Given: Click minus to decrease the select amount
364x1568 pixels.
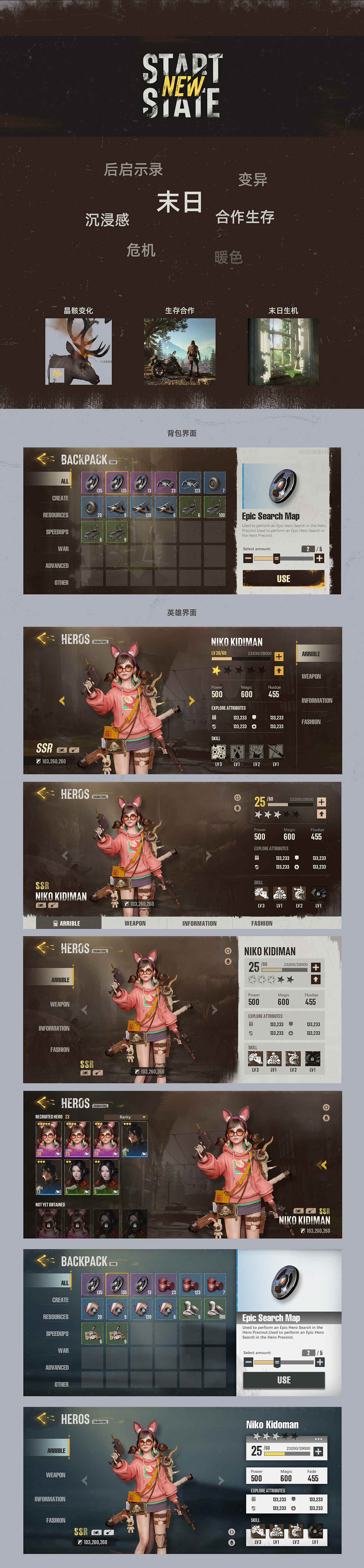Looking at the screenshot, I should click(x=247, y=558).
